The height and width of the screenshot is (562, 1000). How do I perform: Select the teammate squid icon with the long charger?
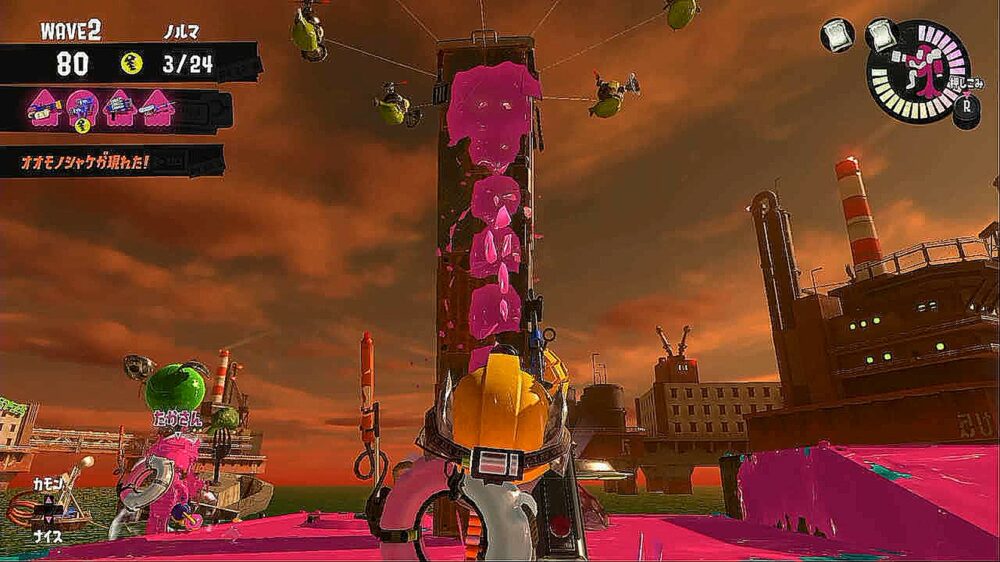155,108
